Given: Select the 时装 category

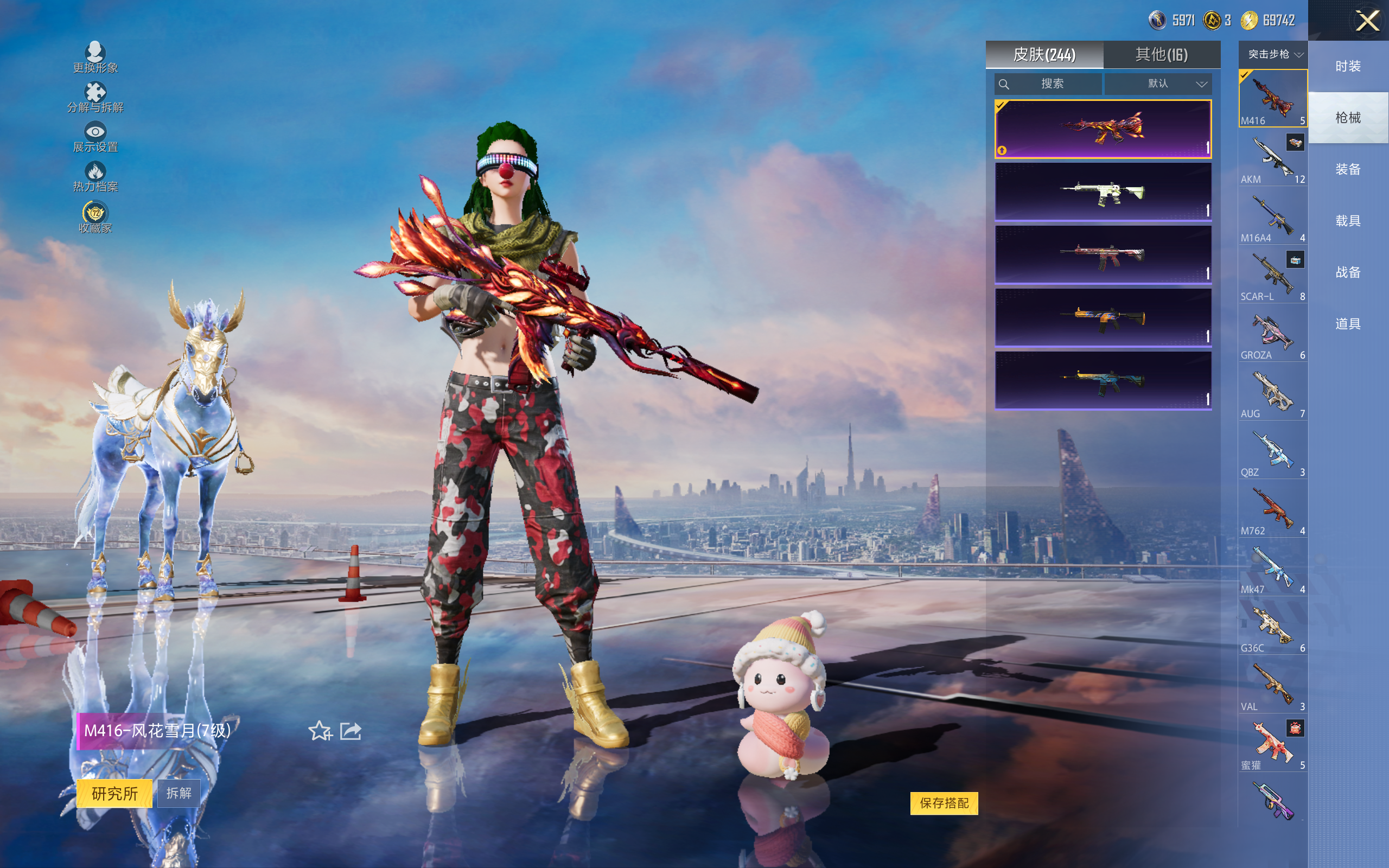Looking at the screenshot, I should tap(1348, 66).
